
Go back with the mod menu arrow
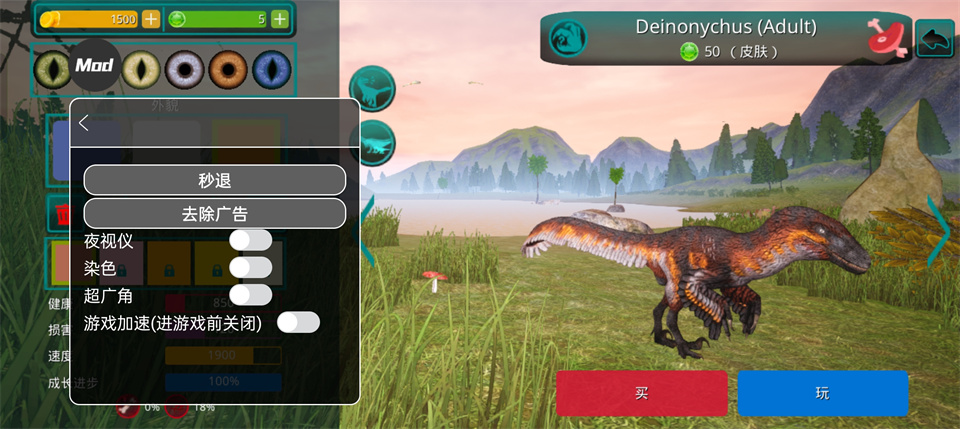click(84, 123)
